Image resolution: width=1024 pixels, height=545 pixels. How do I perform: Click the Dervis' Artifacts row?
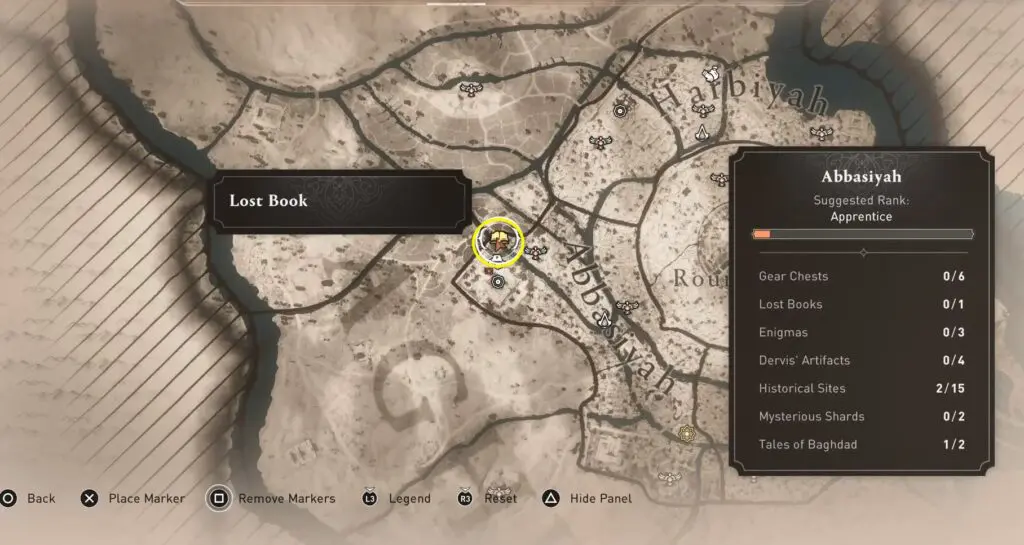click(x=862, y=360)
